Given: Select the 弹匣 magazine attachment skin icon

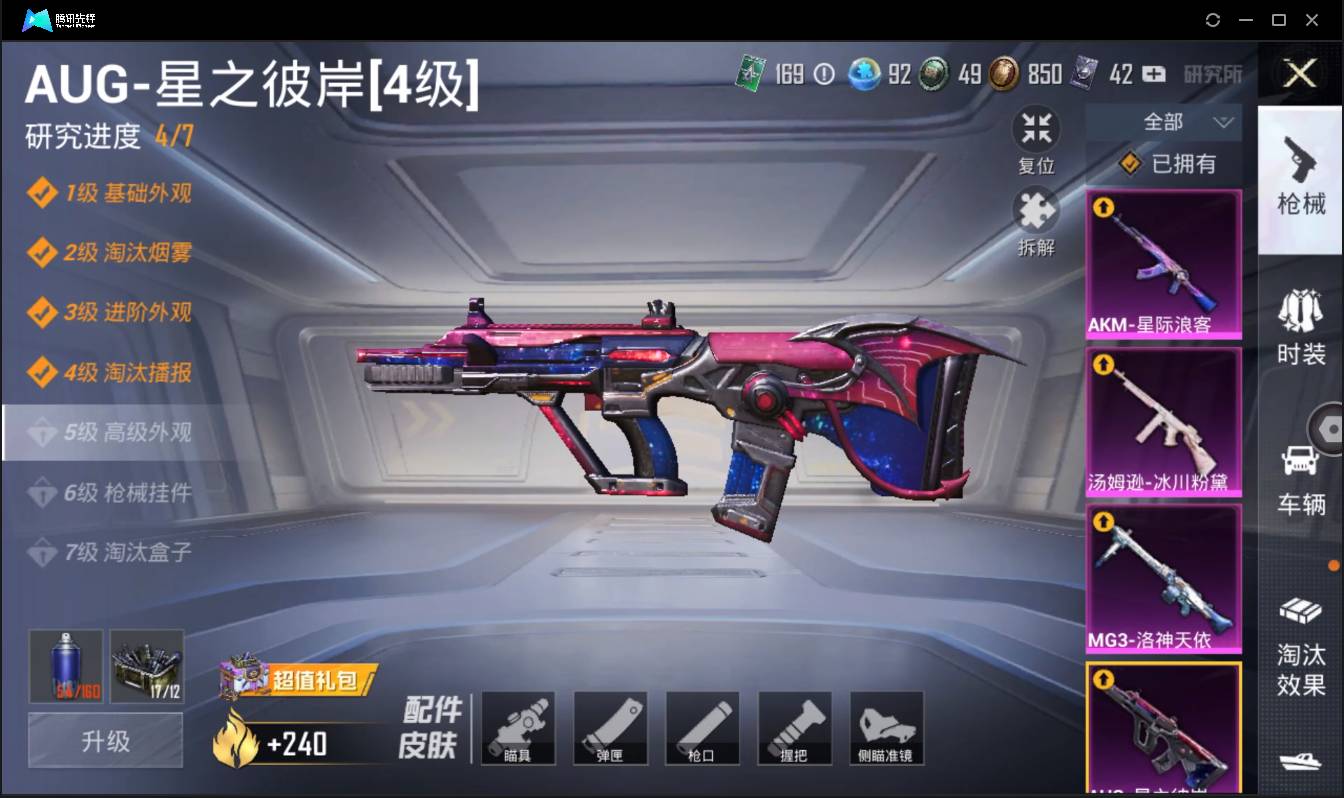Looking at the screenshot, I should tap(610, 727).
